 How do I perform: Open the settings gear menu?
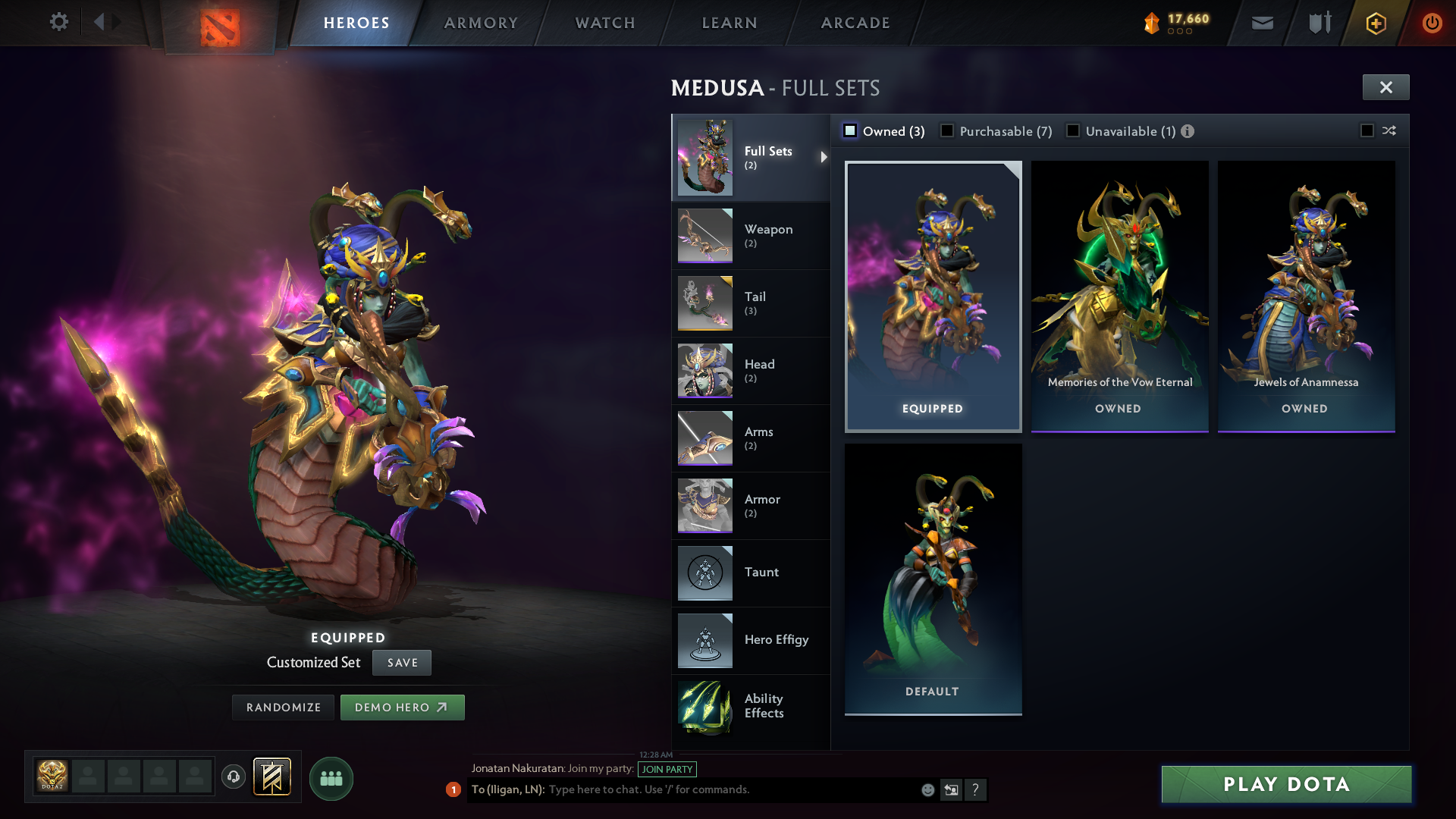tap(58, 22)
